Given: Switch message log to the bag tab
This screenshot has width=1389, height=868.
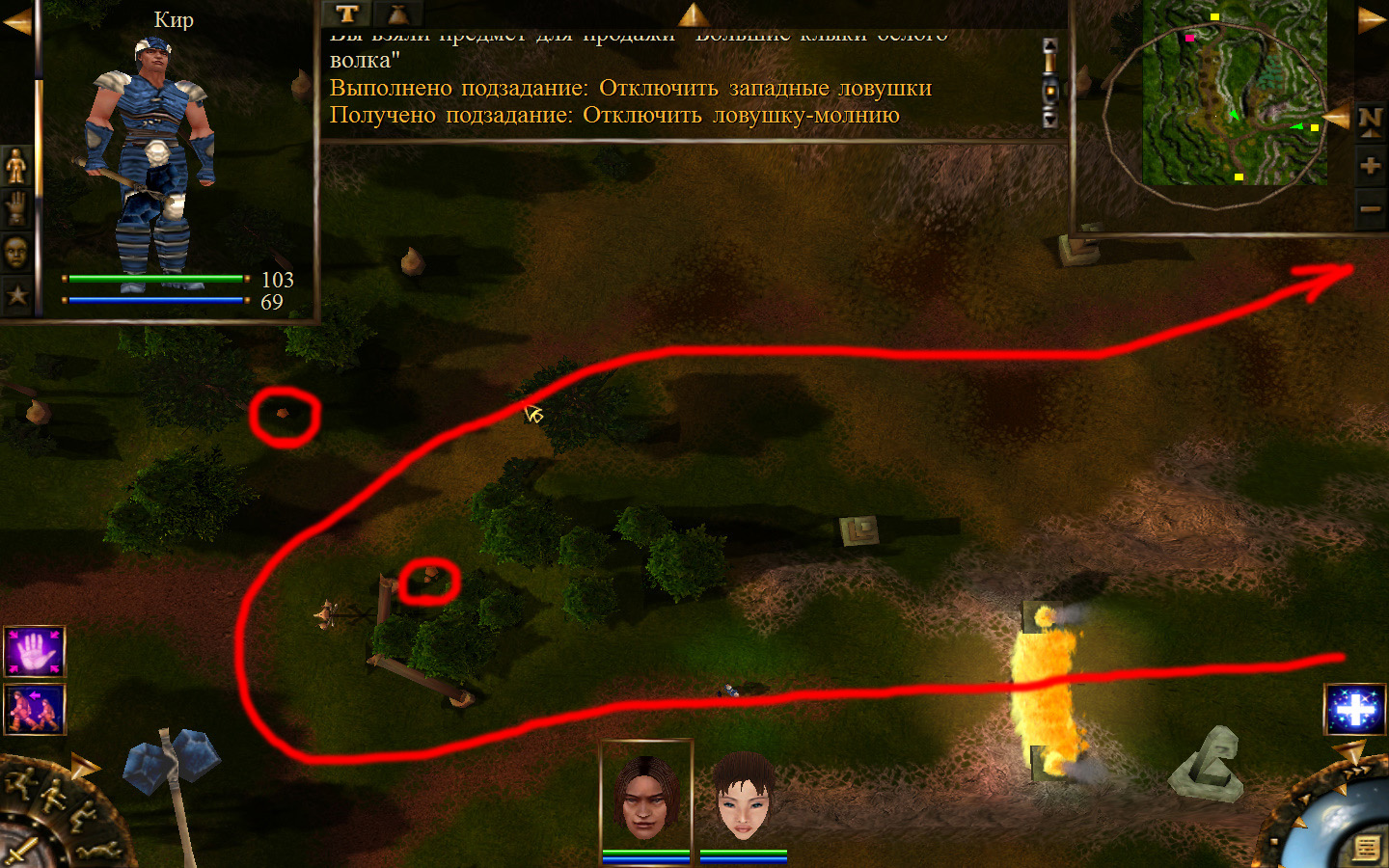Looking at the screenshot, I should point(397,14).
